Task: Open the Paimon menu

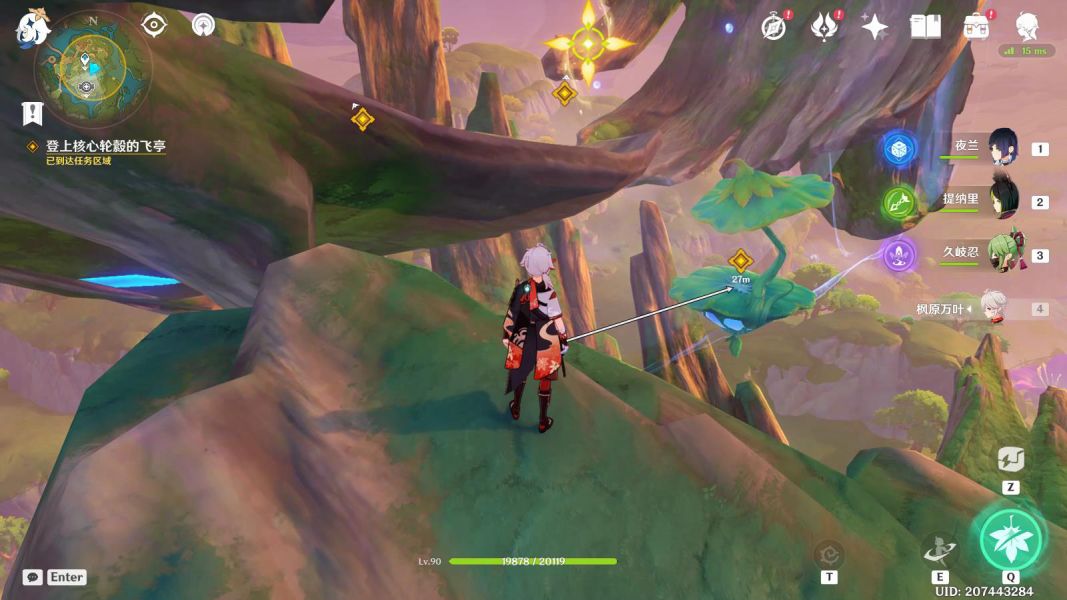Action: pyautogui.click(x=31, y=28)
